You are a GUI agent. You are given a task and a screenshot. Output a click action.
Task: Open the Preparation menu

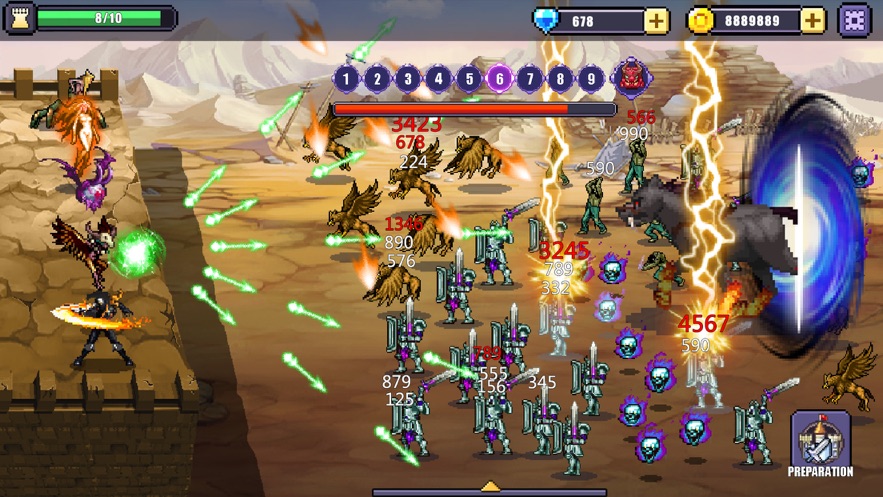coord(820,444)
